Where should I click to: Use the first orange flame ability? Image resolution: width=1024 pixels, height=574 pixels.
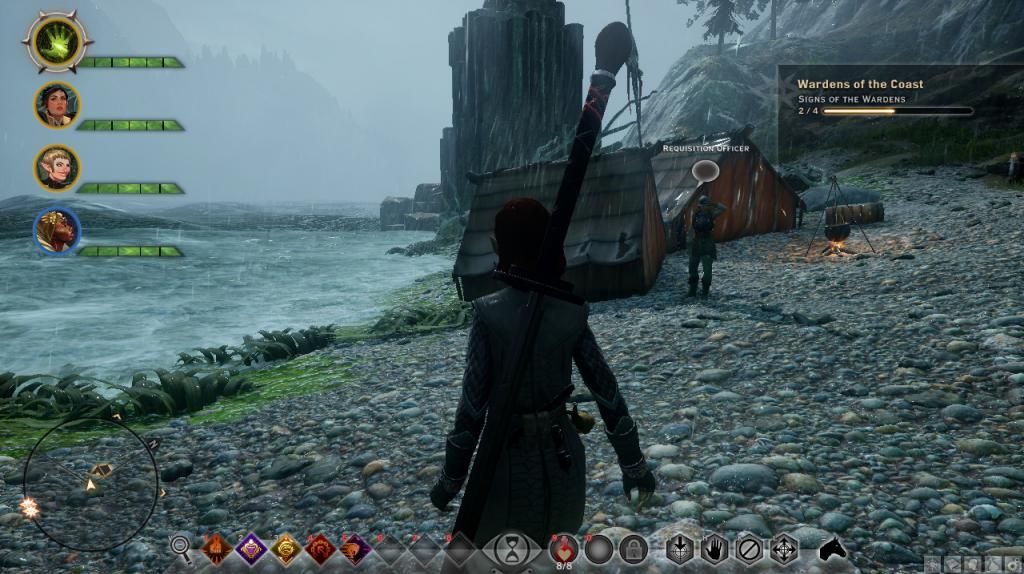tap(216, 548)
